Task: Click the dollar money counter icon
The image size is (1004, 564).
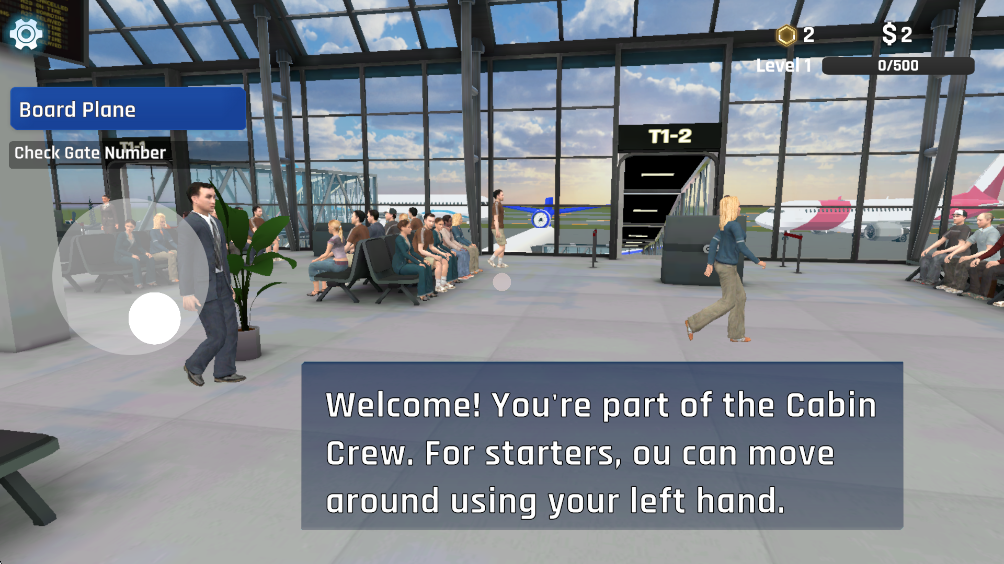Action: tap(889, 35)
